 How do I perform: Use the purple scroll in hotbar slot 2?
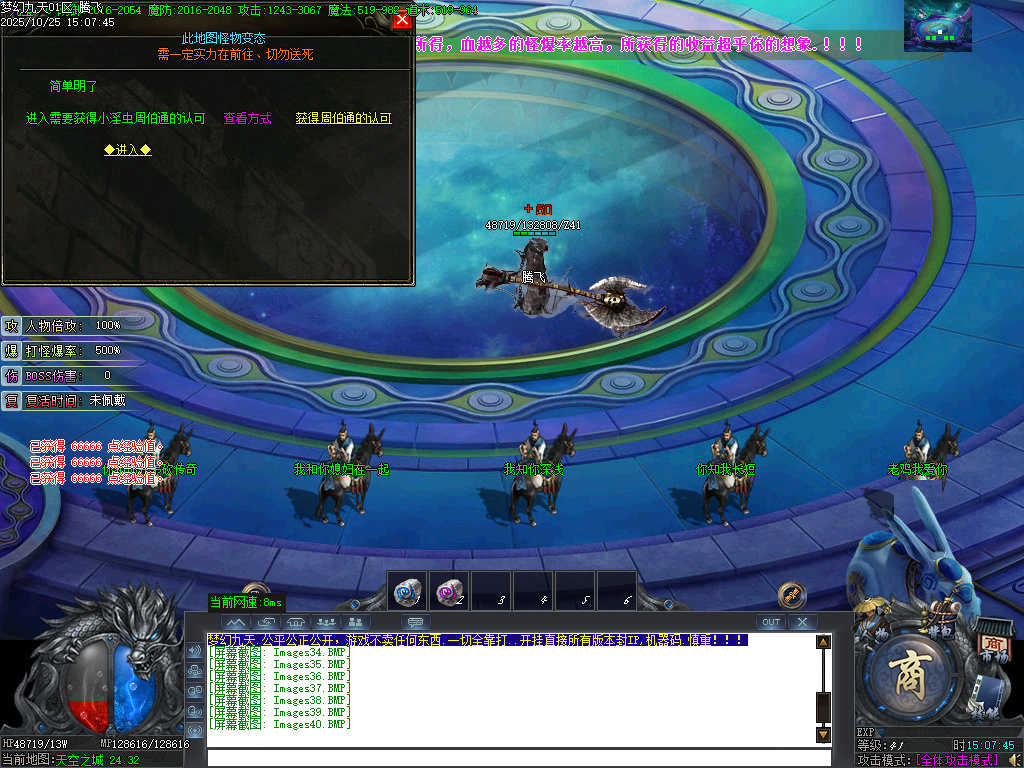pos(448,591)
